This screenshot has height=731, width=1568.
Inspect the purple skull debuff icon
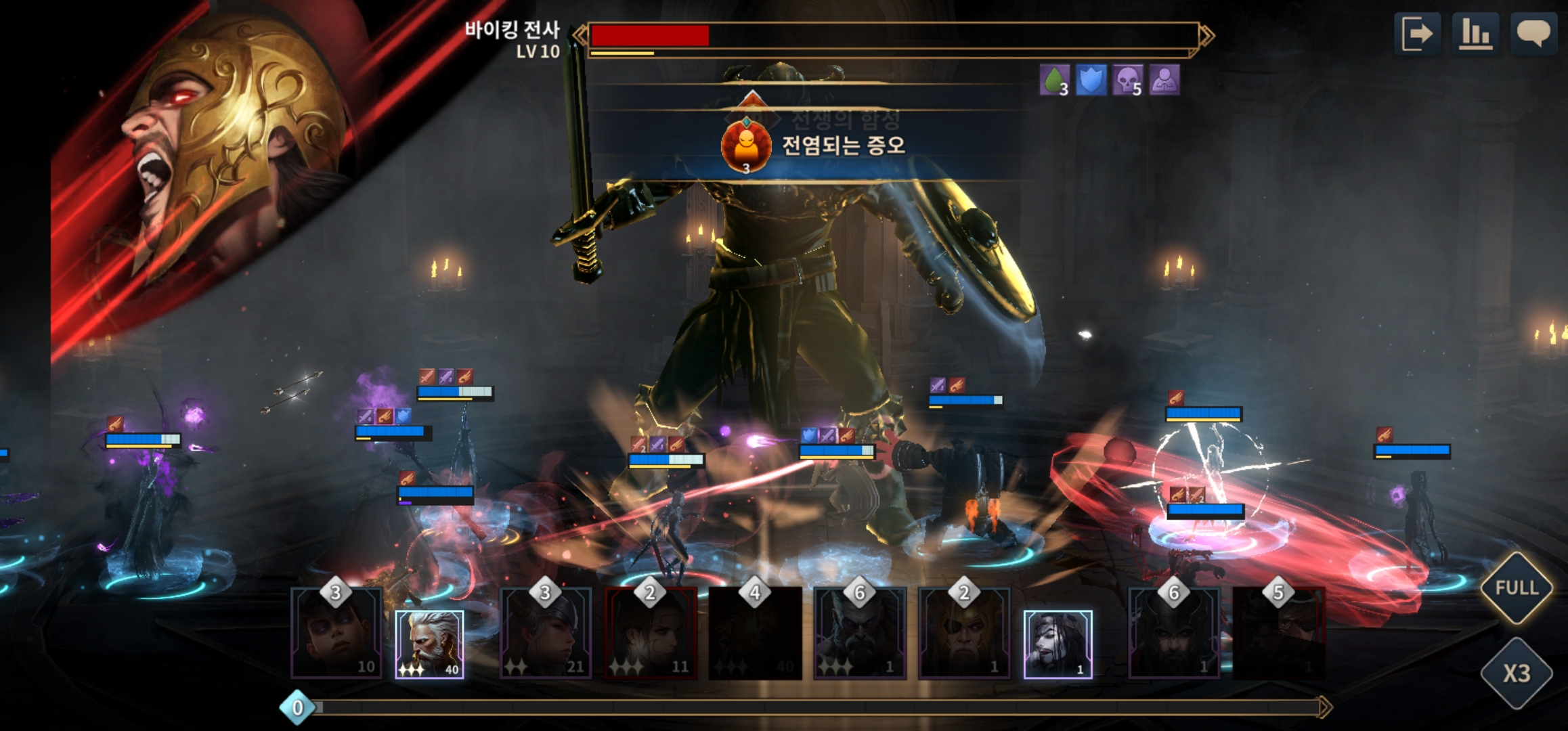[x=1127, y=81]
